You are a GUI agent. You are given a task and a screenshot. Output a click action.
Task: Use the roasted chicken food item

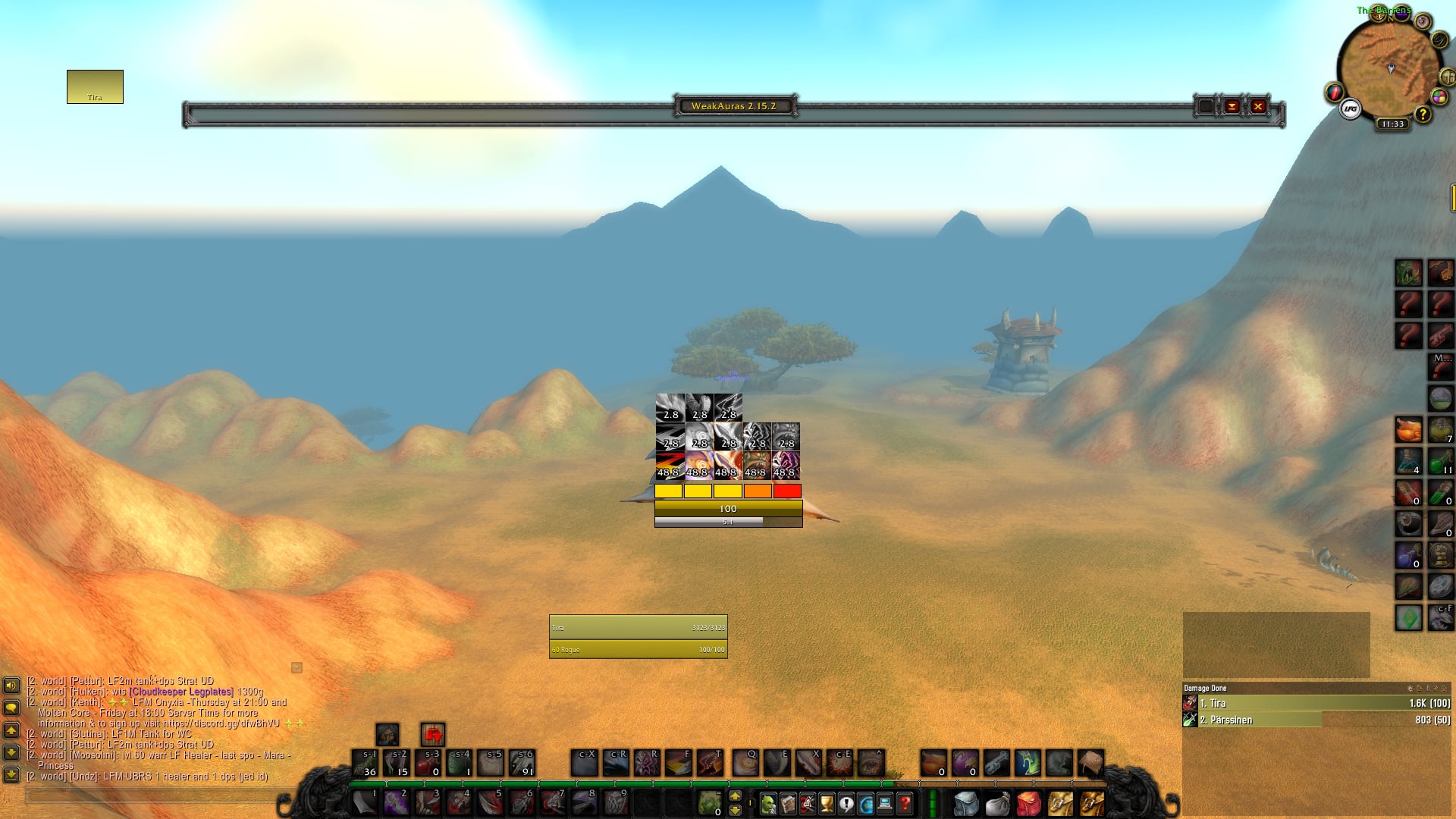1408,429
